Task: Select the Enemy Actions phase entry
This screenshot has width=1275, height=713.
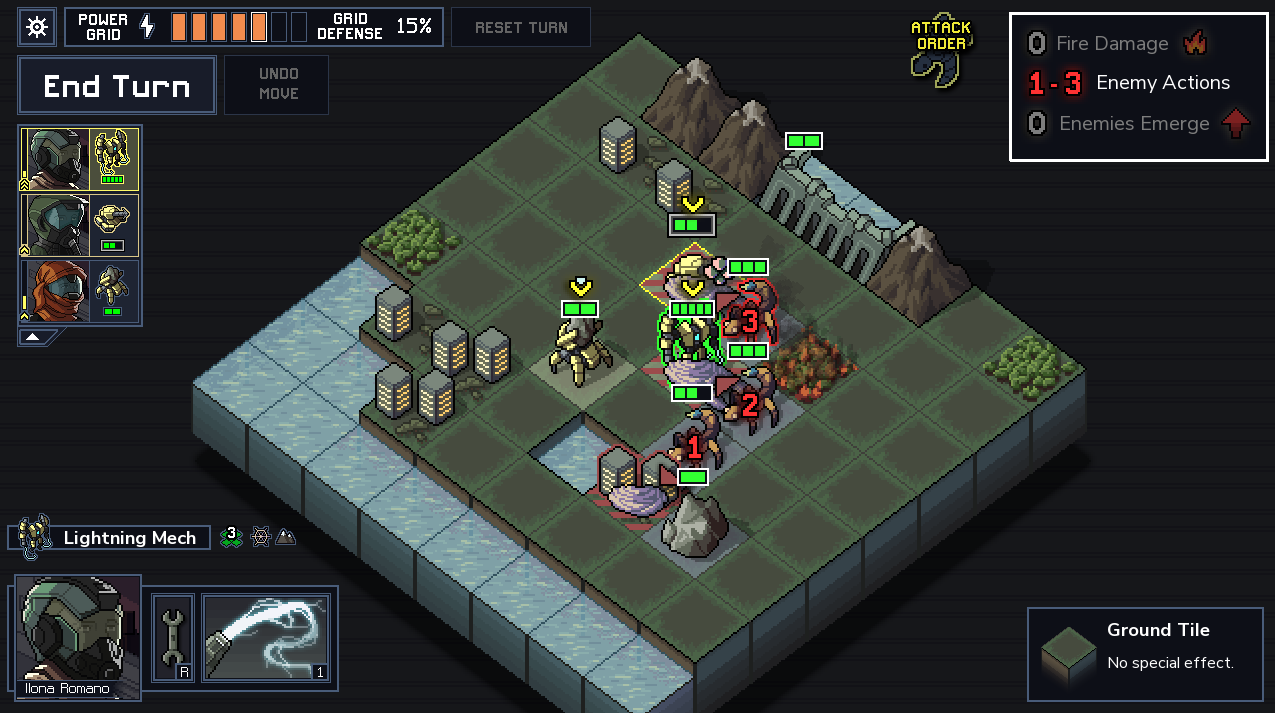Action: [1130, 83]
